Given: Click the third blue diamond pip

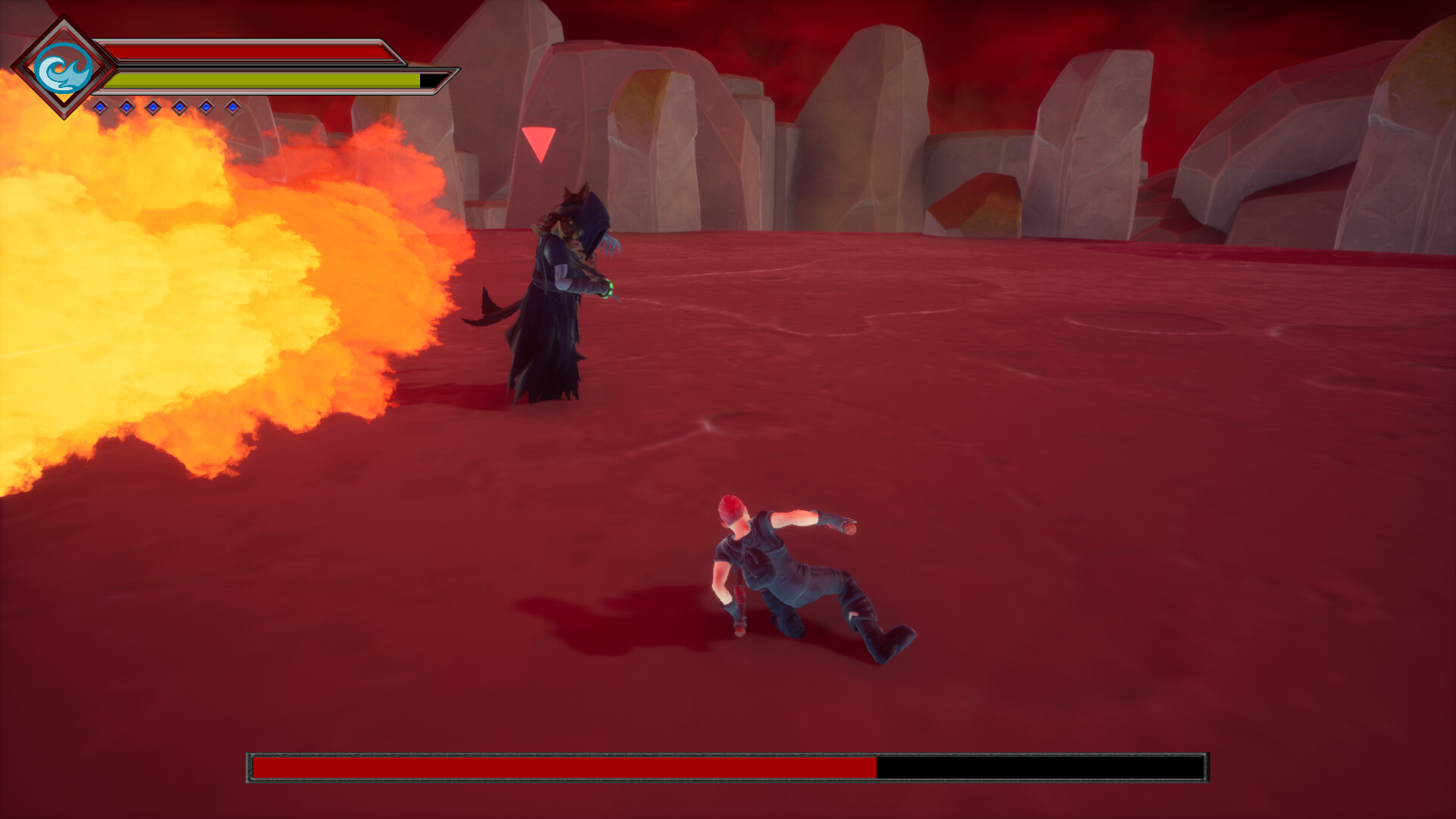Looking at the screenshot, I should click(x=152, y=107).
